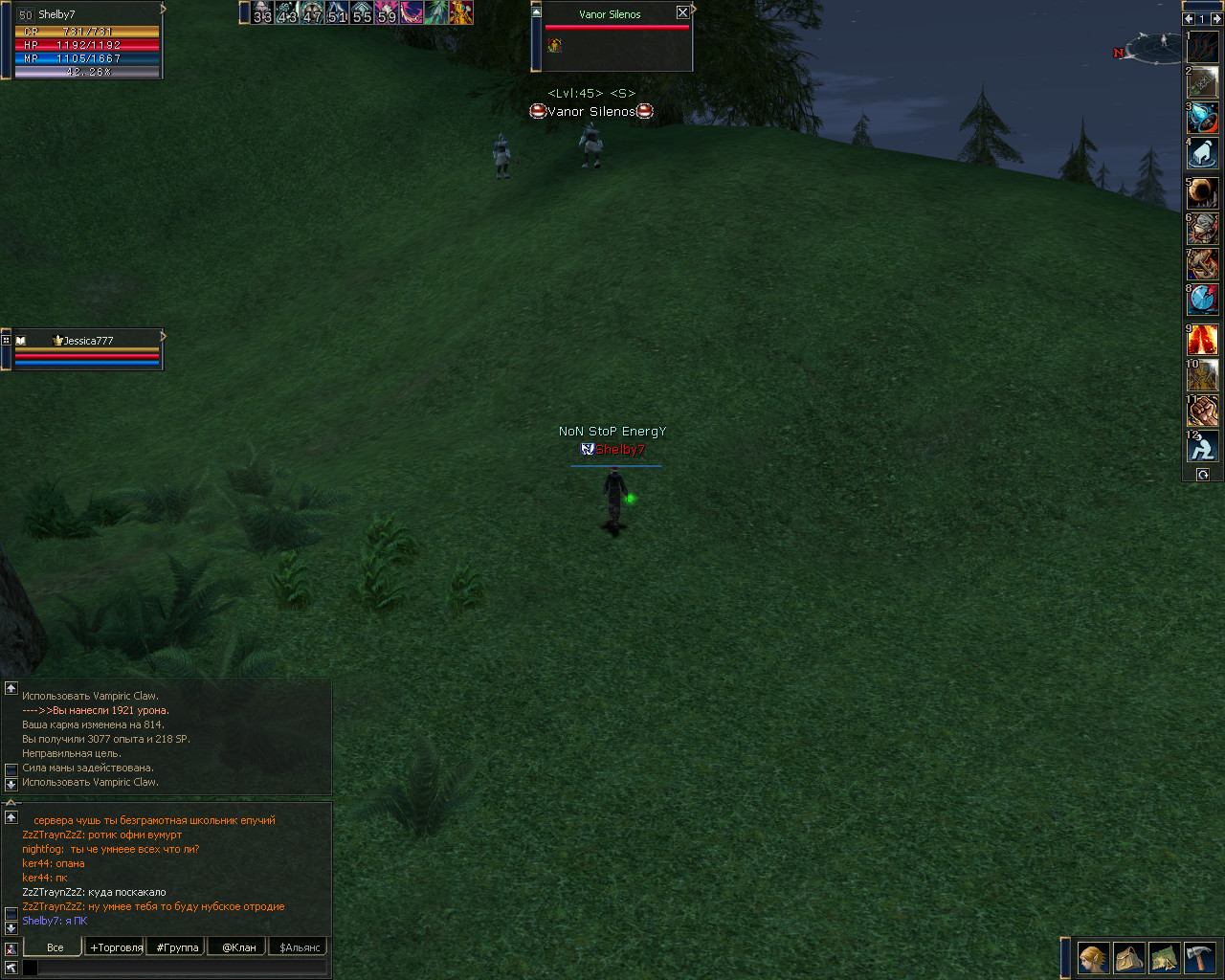The height and width of the screenshot is (980, 1225).
Task: Open the world map icon
Action: coord(1164,958)
